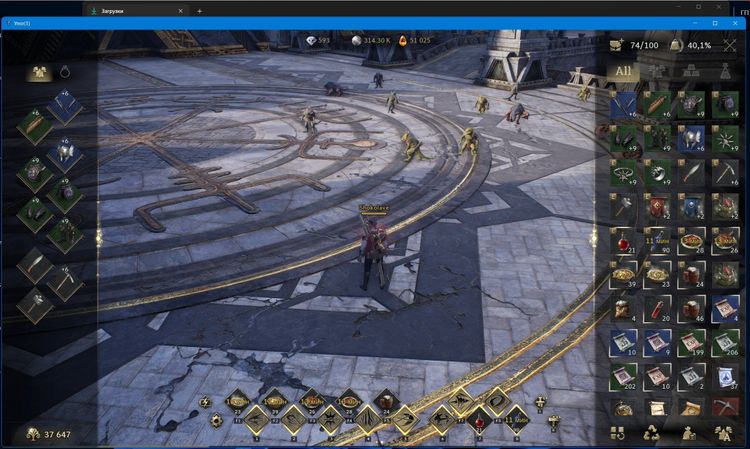Close the game window
The width and height of the screenshot is (750, 449).
(736, 22)
